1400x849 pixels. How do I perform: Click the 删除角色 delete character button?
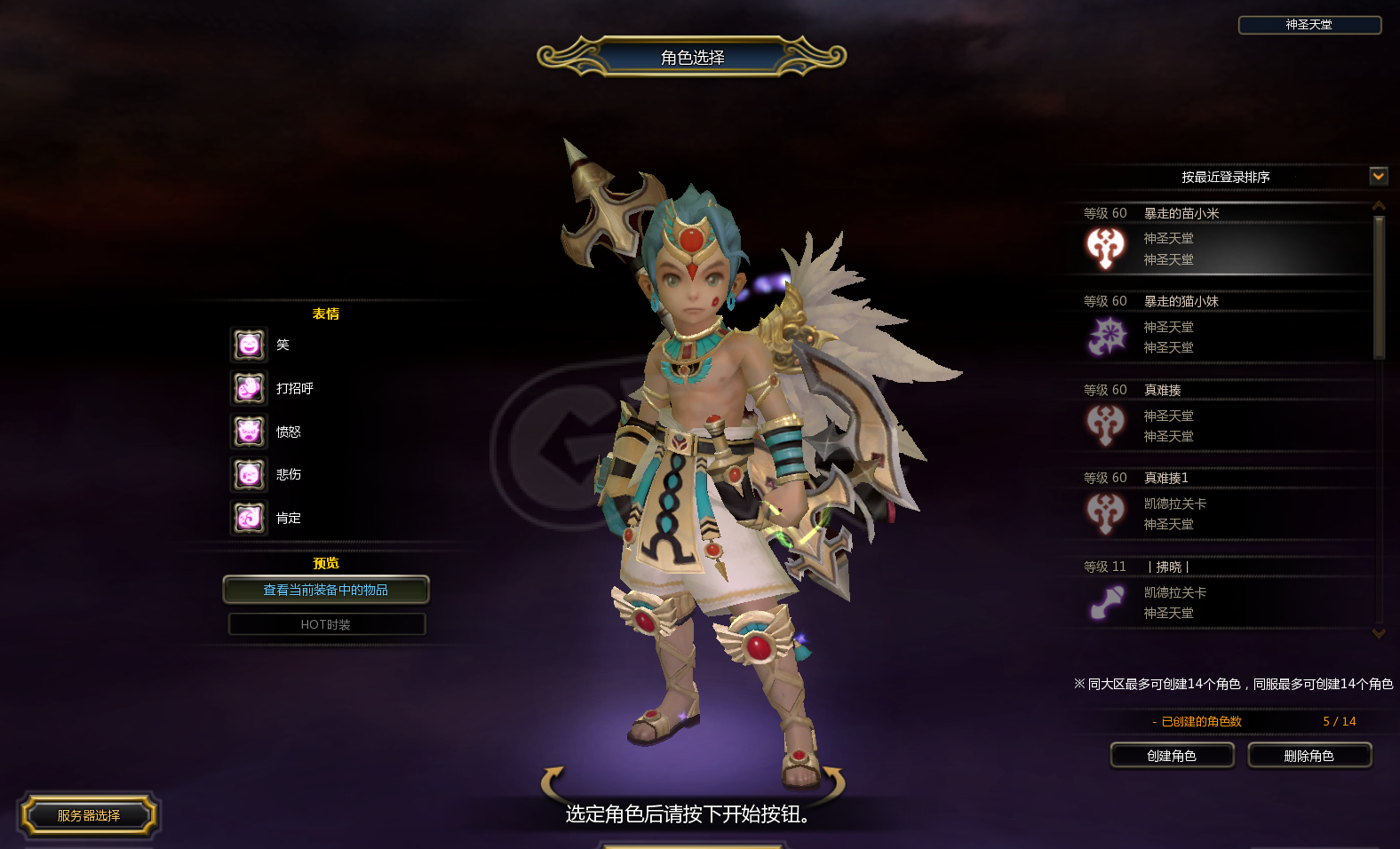tap(1309, 756)
